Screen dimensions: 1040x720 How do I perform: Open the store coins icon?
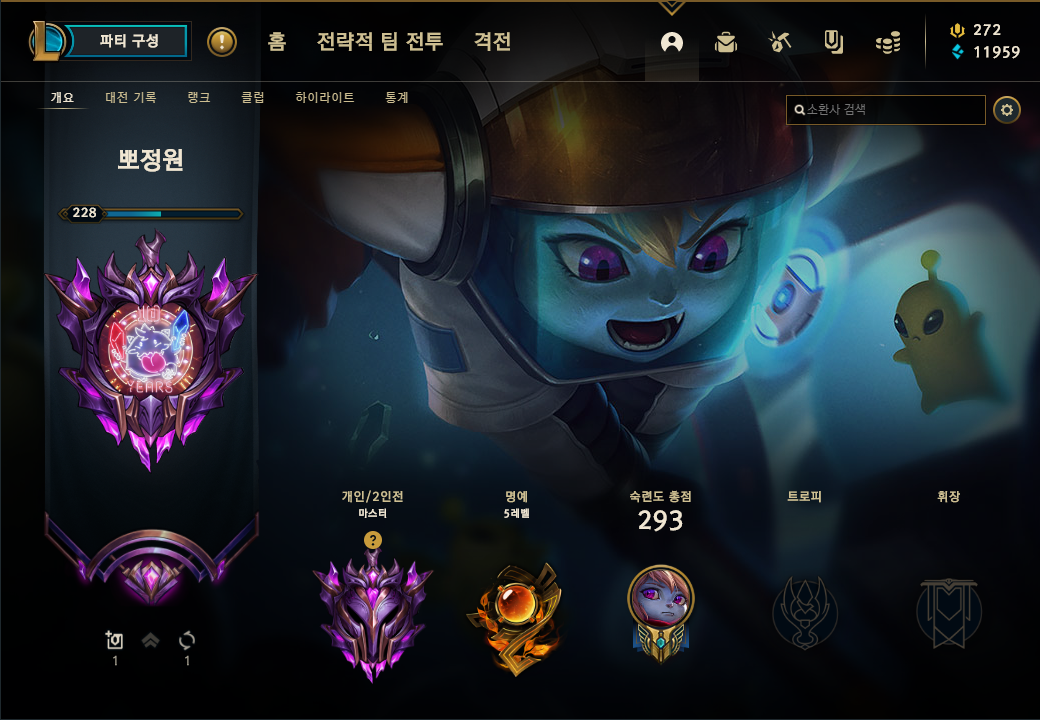[888, 42]
